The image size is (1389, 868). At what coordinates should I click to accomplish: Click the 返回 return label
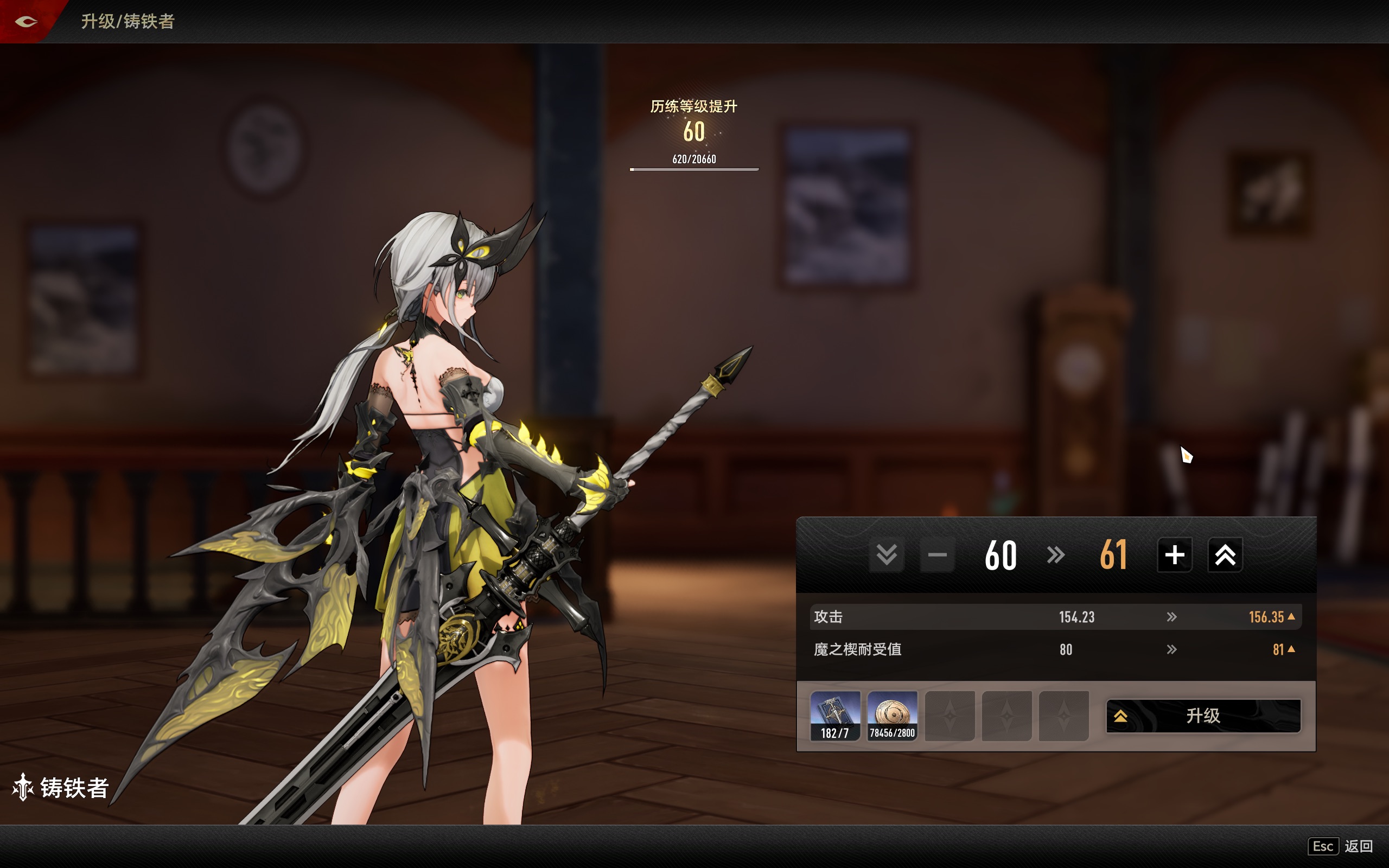[1358, 846]
